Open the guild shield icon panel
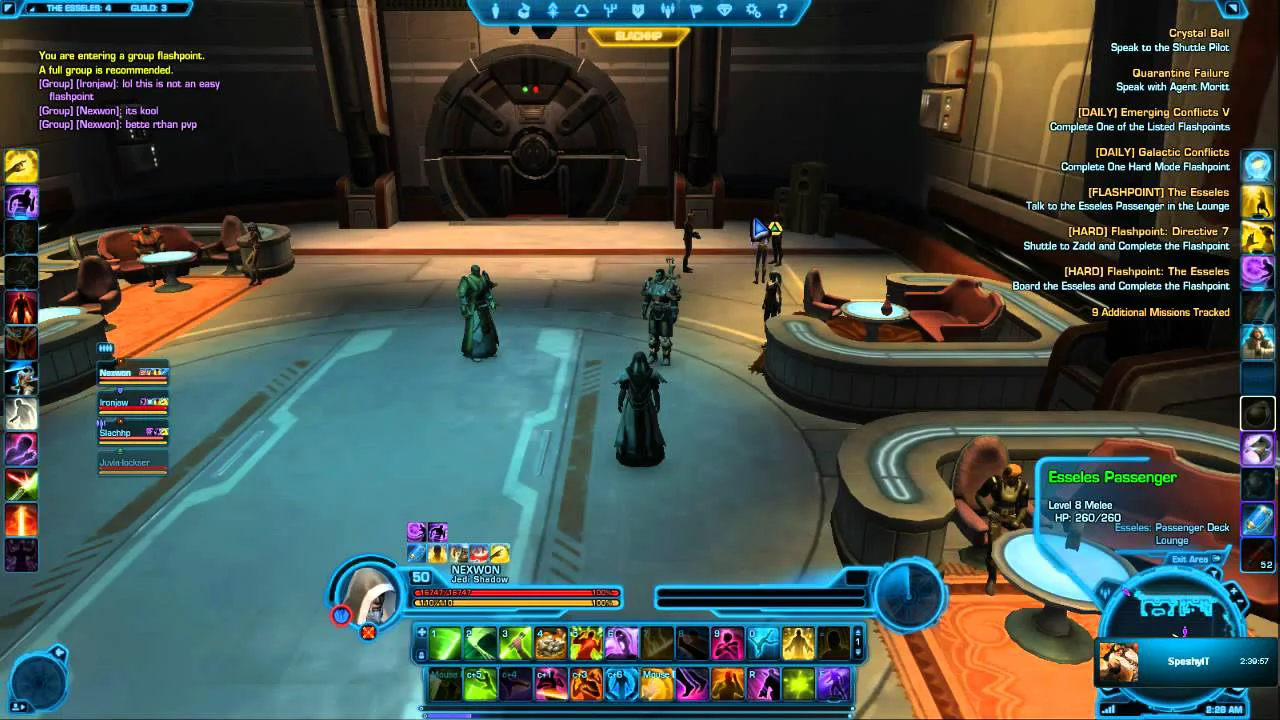The height and width of the screenshot is (720, 1280). (637, 11)
